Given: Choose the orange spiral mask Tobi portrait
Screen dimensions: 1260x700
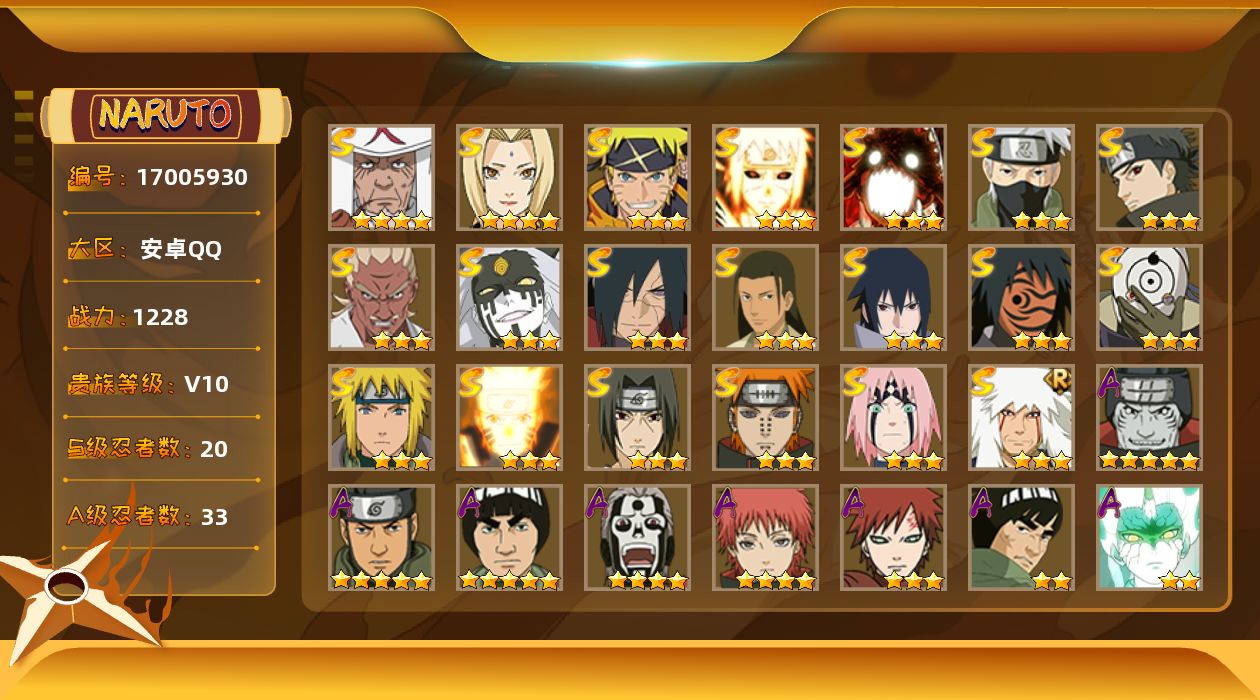Looking at the screenshot, I should pyautogui.click(x=1021, y=298).
